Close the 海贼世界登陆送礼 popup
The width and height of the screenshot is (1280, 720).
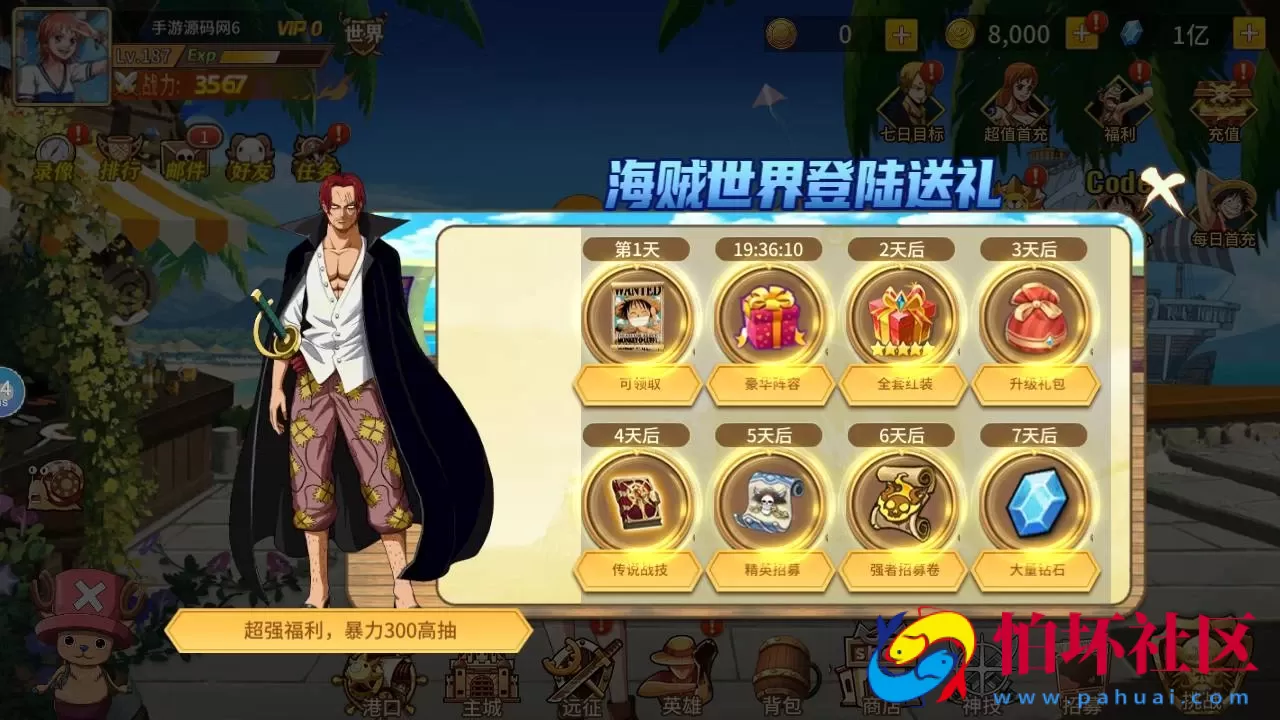(1166, 186)
